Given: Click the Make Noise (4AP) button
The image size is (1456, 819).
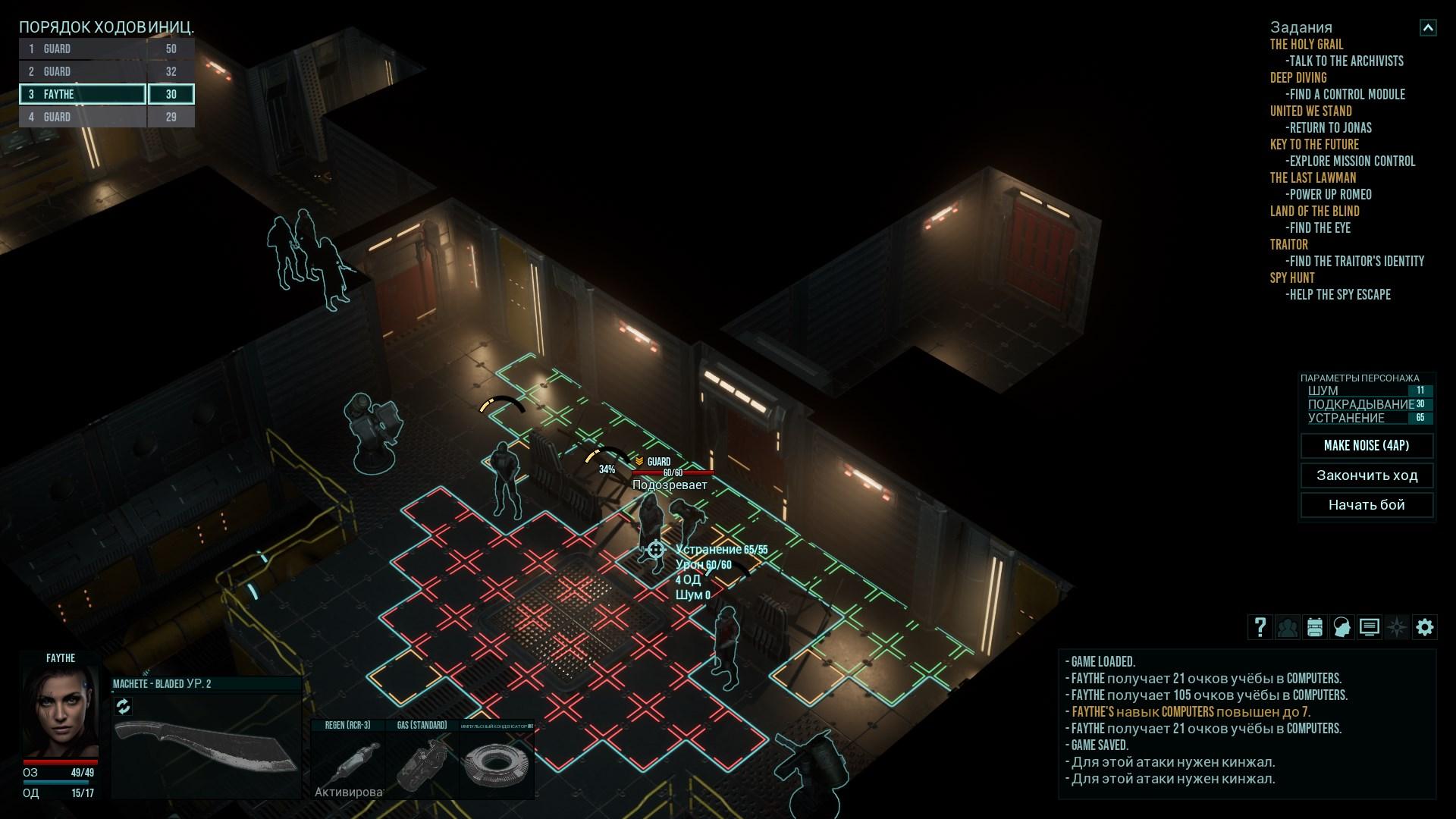Looking at the screenshot, I should (1367, 446).
